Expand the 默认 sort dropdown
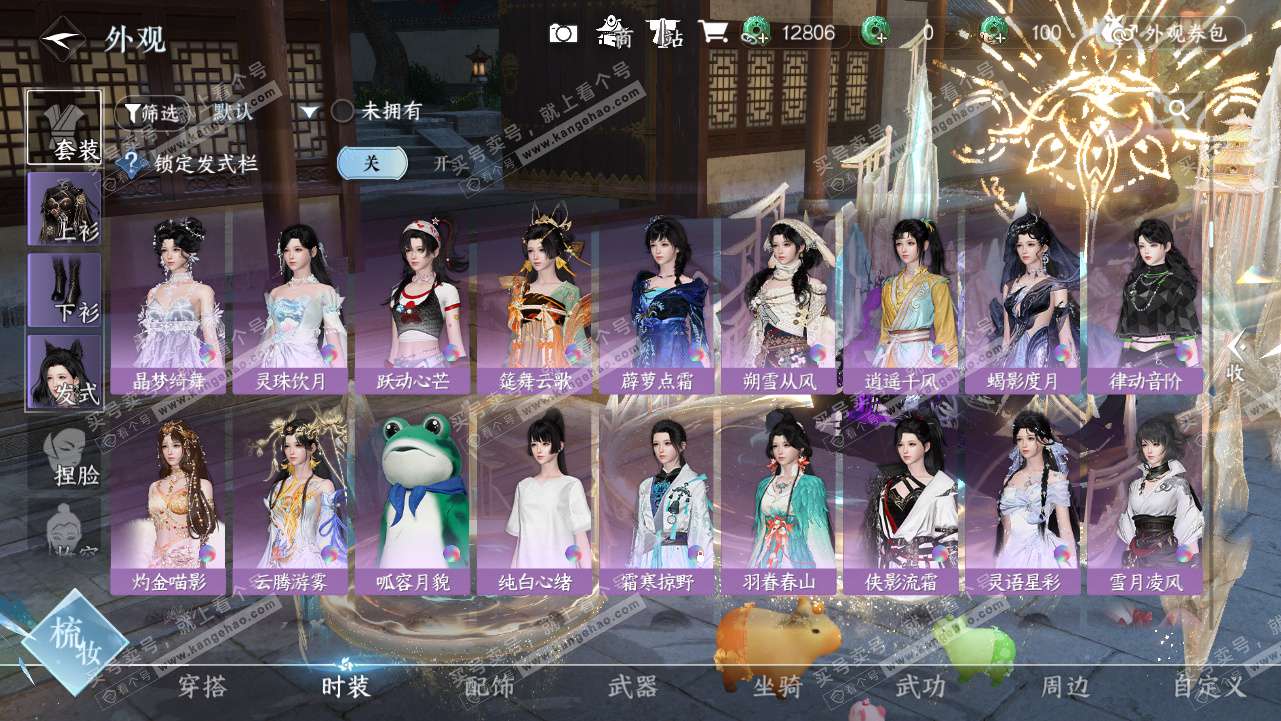 265,112
